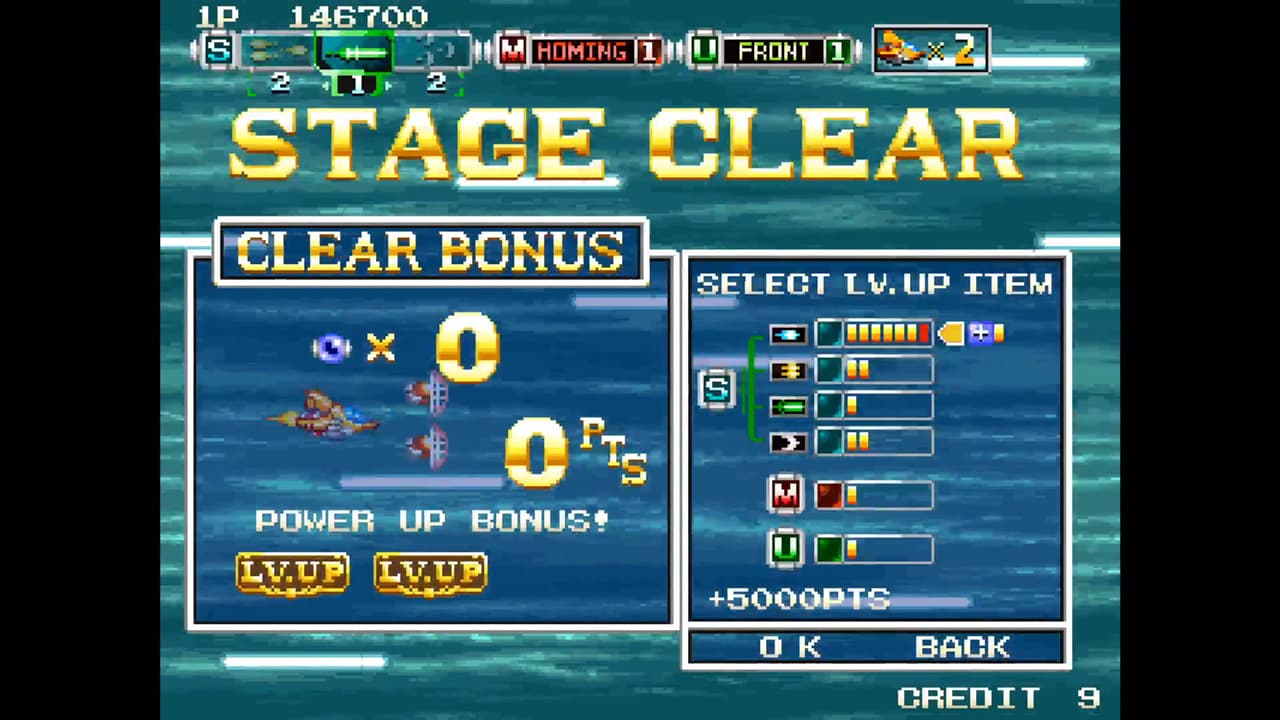
Task: Select the yellow spread shot weapon icon
Action: tap(787, 370)
